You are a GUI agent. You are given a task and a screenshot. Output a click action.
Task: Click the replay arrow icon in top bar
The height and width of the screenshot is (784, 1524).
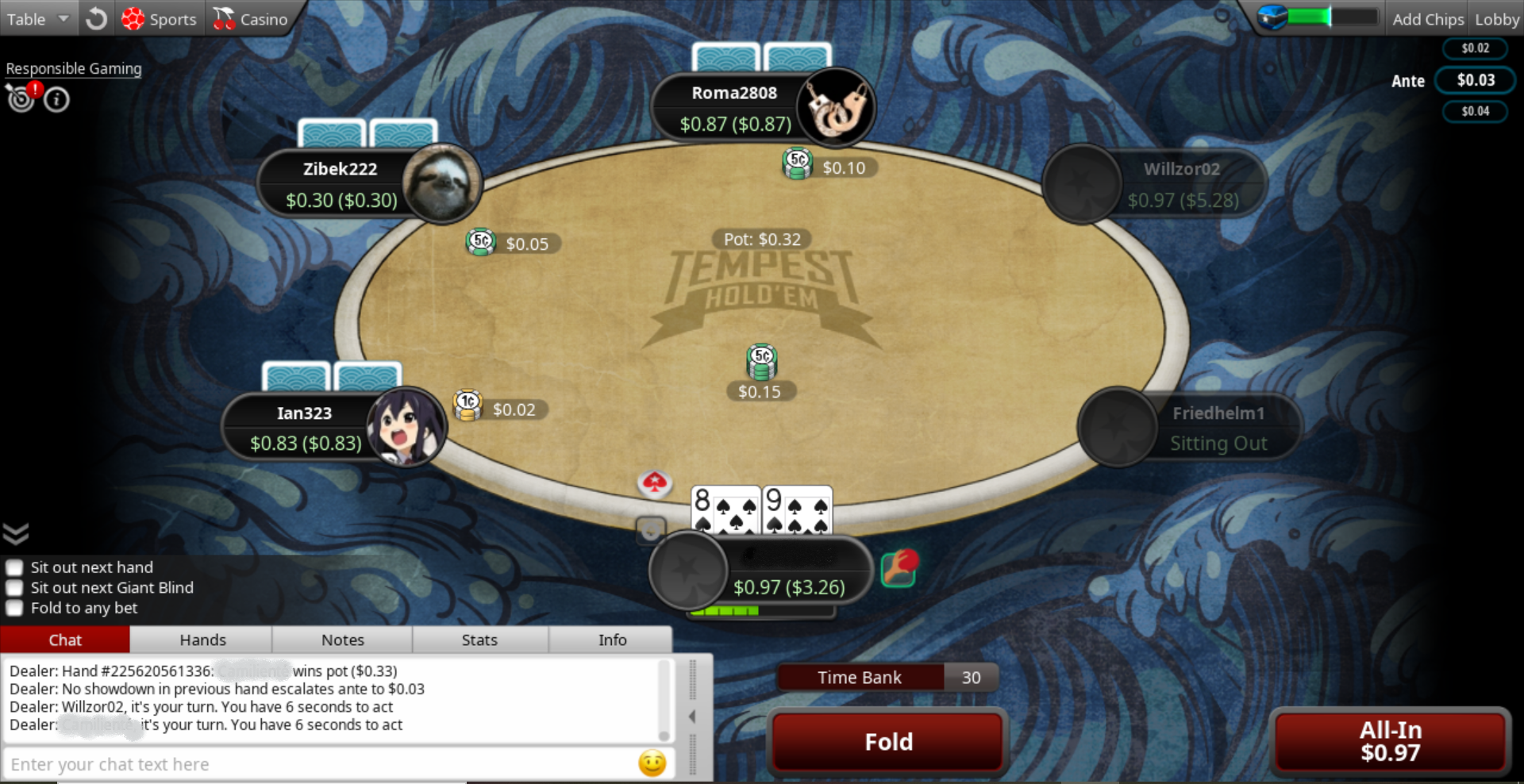click(97, 19)
